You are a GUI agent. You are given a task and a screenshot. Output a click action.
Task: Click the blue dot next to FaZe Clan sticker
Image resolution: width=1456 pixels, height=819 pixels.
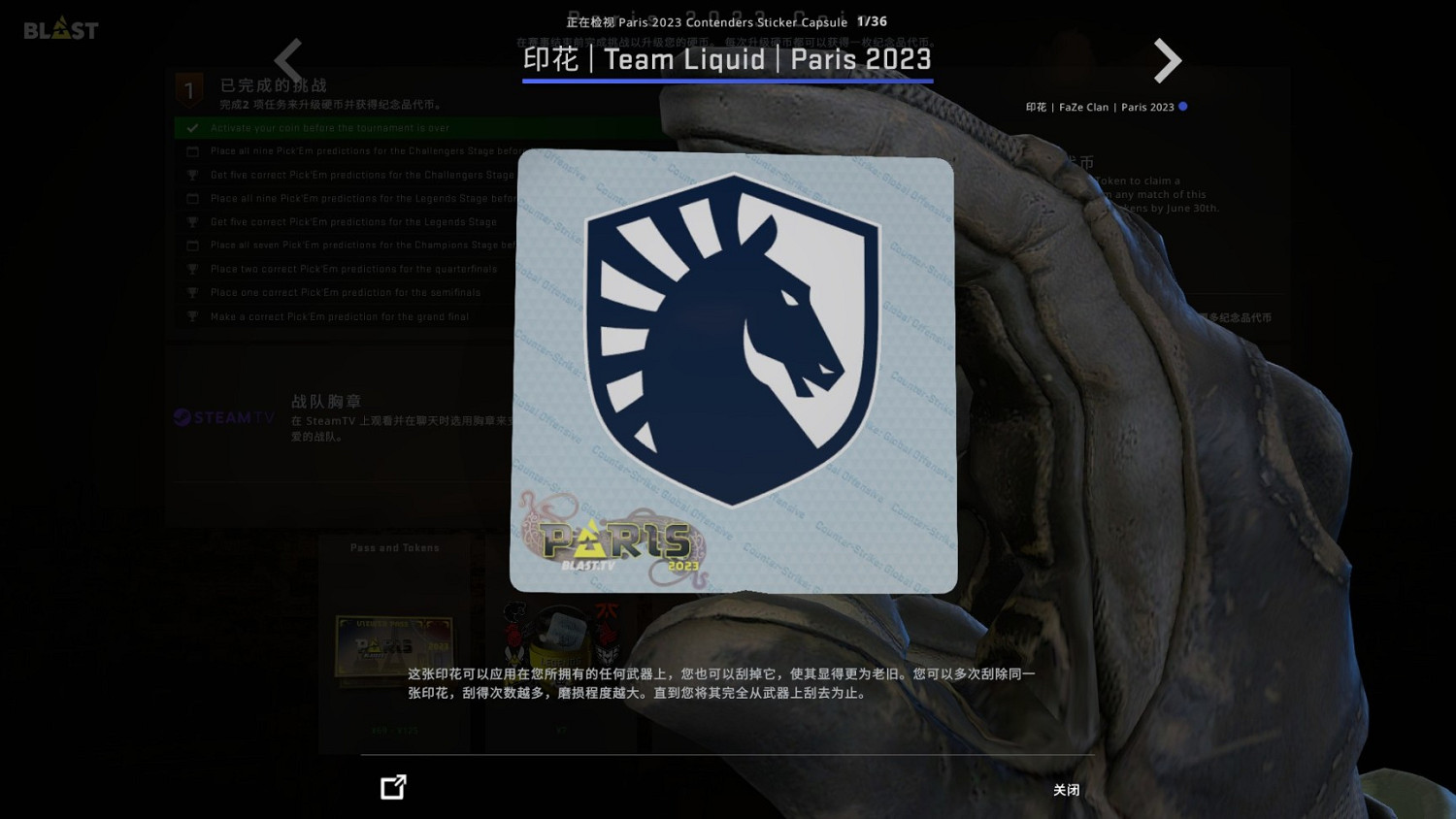click(x=1183, y=107)
